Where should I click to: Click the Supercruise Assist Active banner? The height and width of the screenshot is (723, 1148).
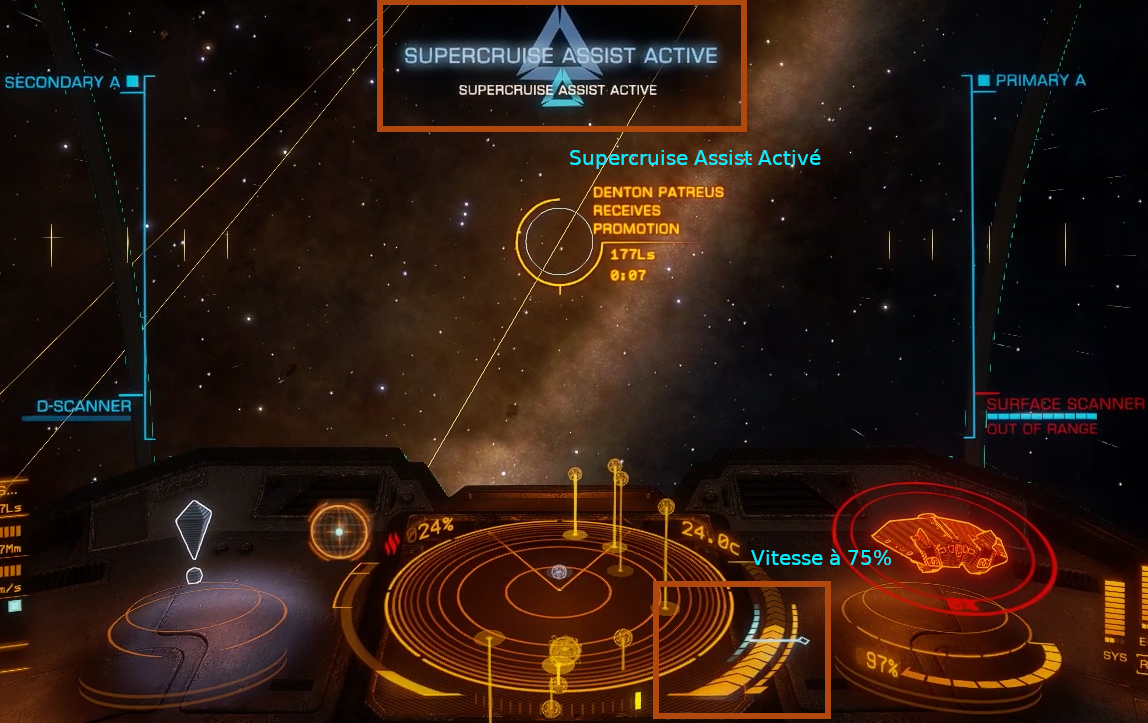[561, 56]
